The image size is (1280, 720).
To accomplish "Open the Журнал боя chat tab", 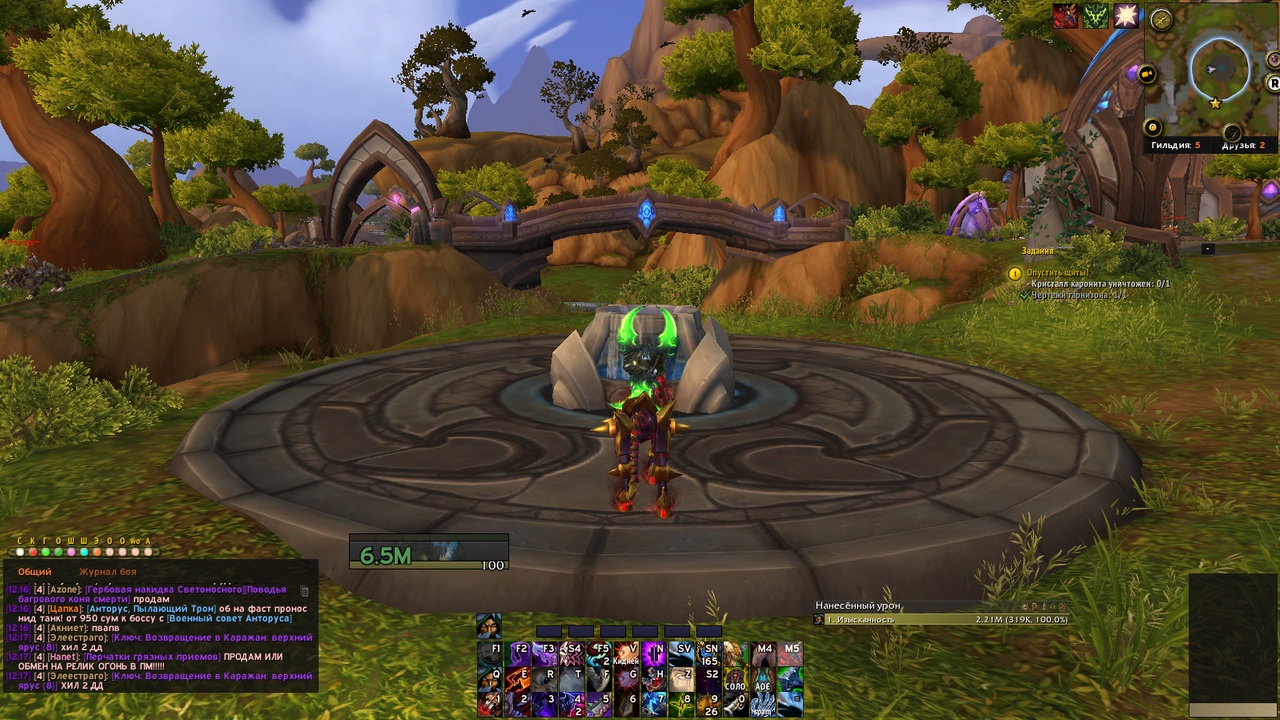I will click(x=108, y=572).
